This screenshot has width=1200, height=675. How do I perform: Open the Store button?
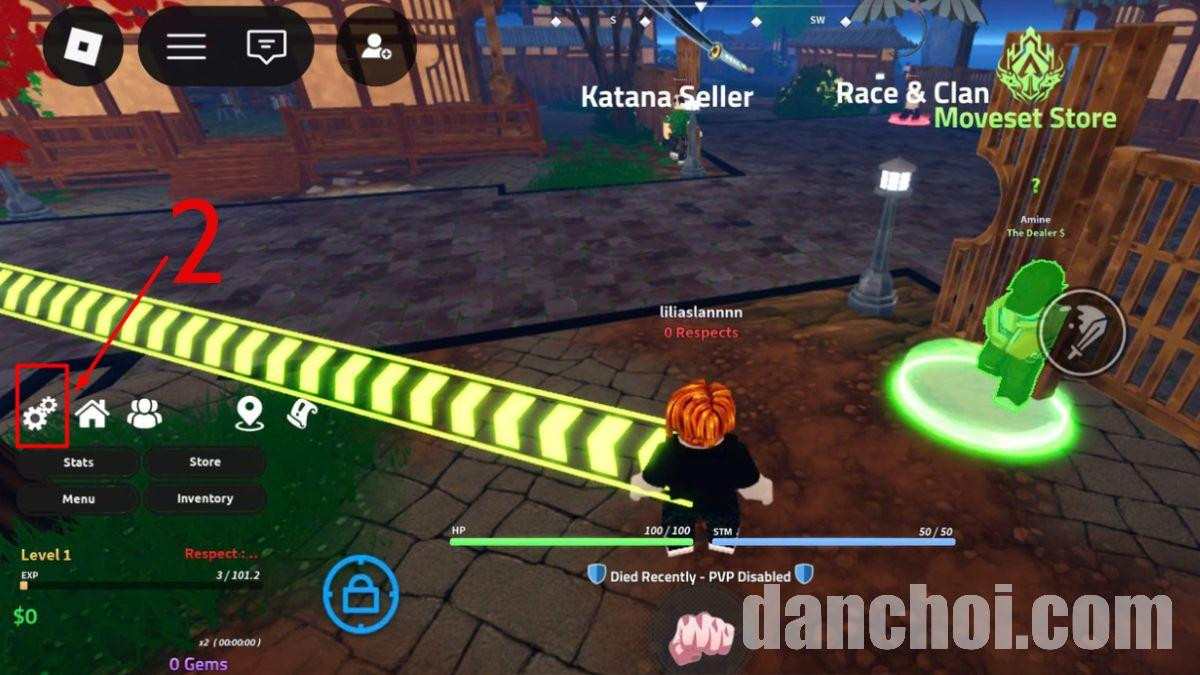[205, 462]
